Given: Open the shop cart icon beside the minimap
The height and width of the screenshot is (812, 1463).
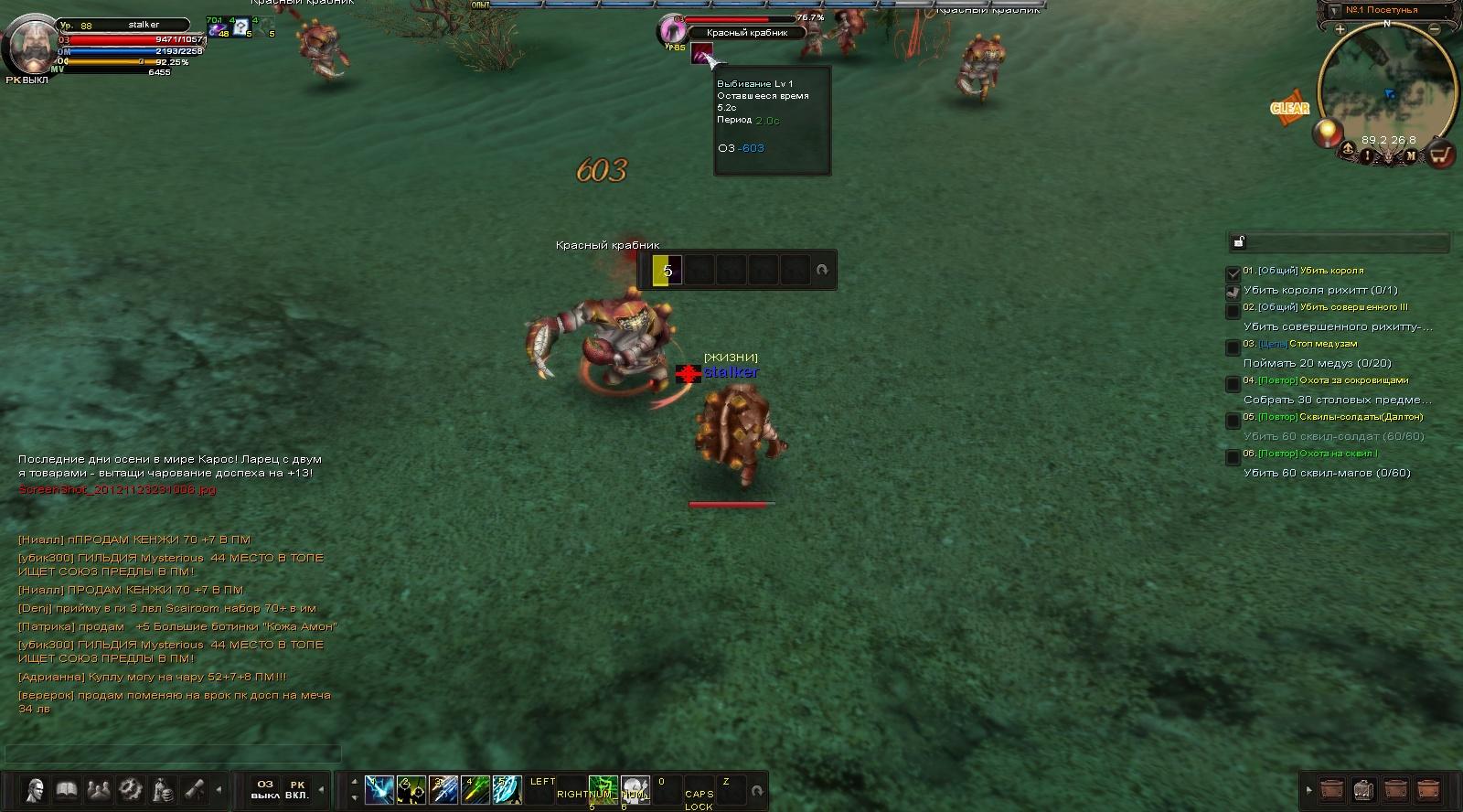Looking at the screenshot, I should click(1441, 155).
